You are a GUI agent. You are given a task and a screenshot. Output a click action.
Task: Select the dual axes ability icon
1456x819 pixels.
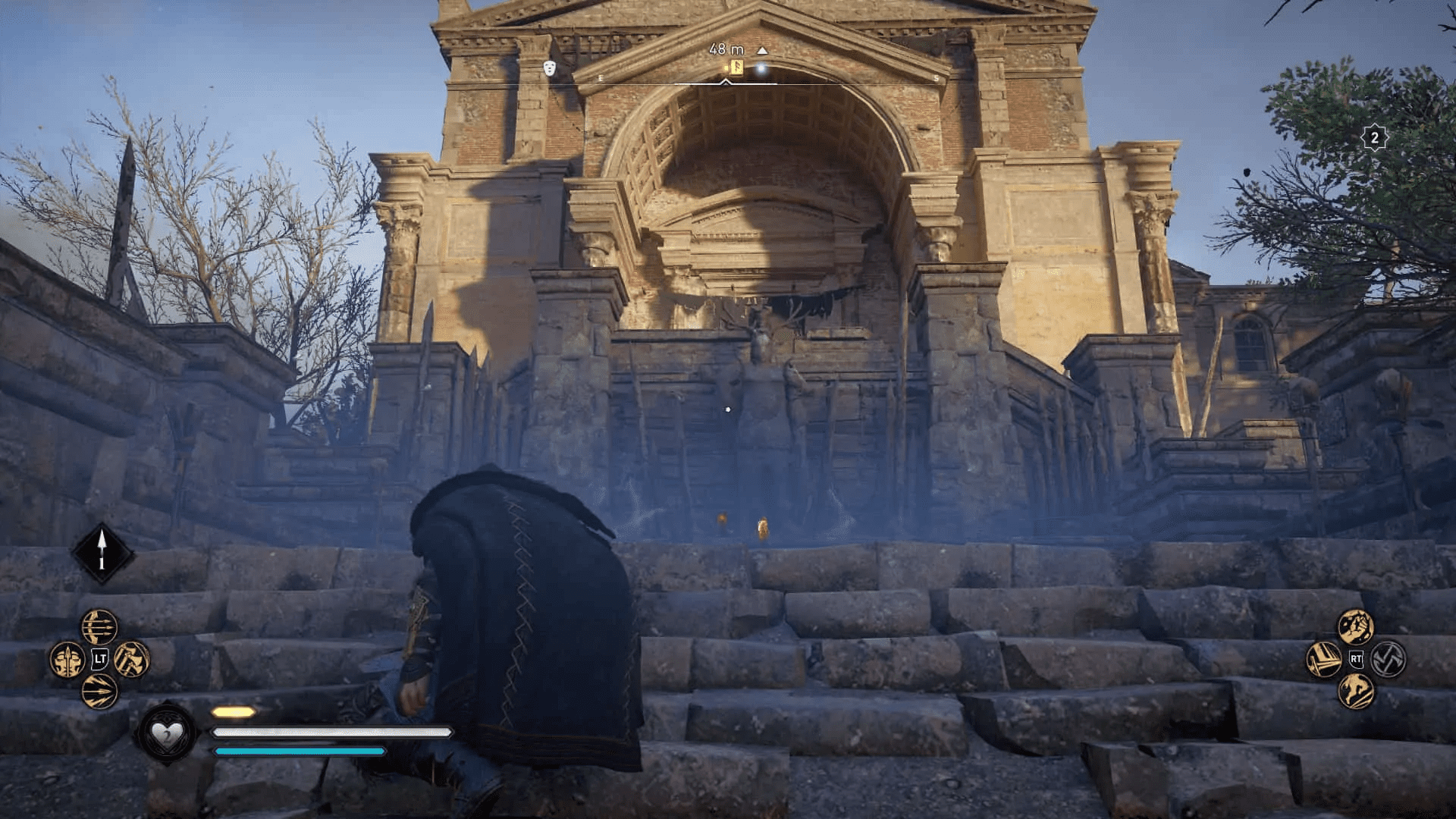131,660
